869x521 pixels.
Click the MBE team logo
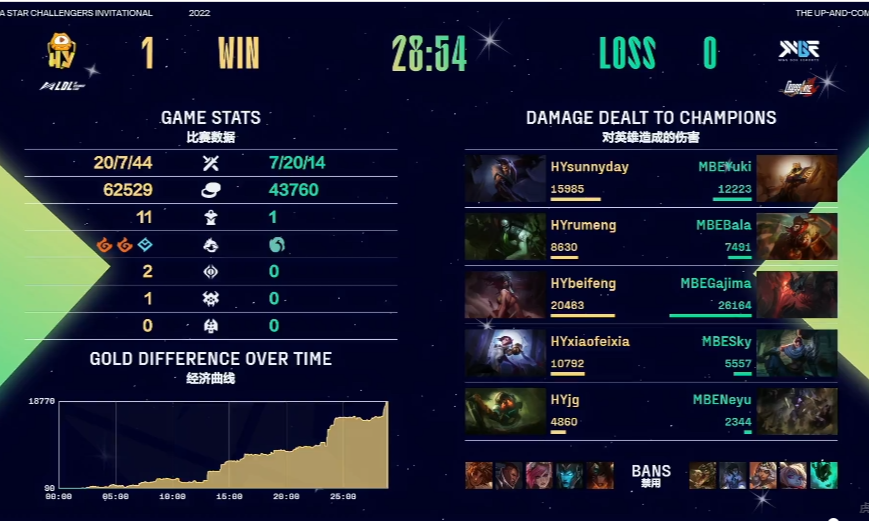click(x=799, y=50)
